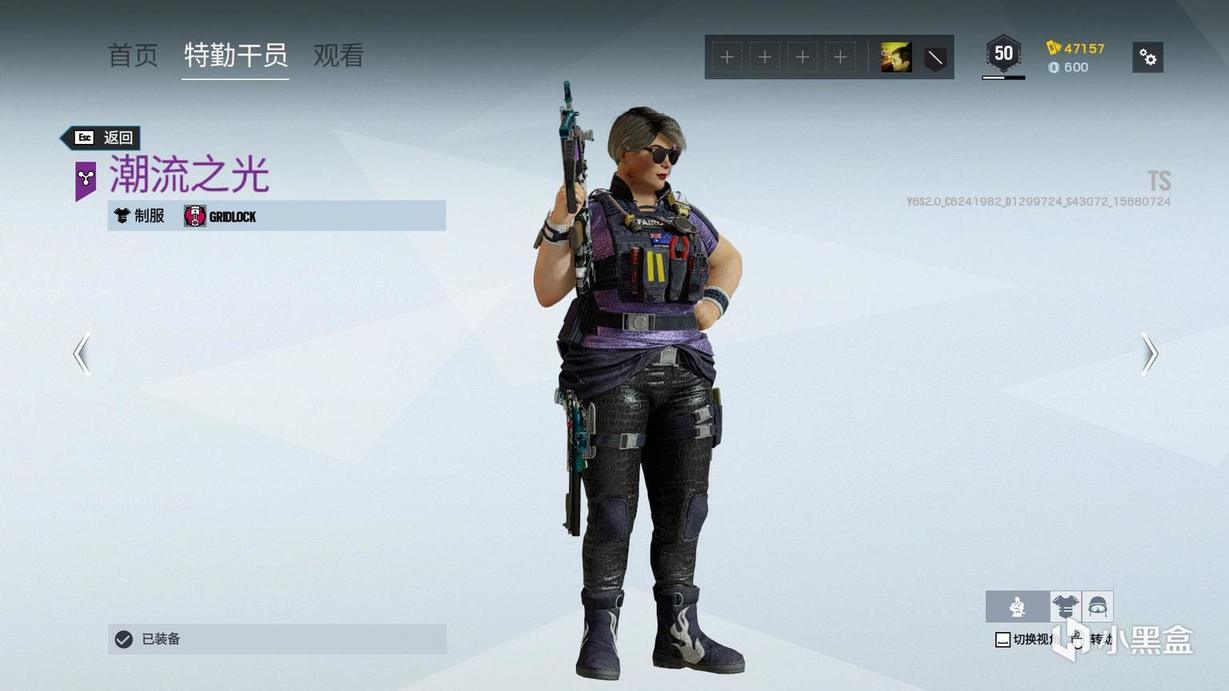
Task: Click the 返回 back button
Action: pos(101,138)
